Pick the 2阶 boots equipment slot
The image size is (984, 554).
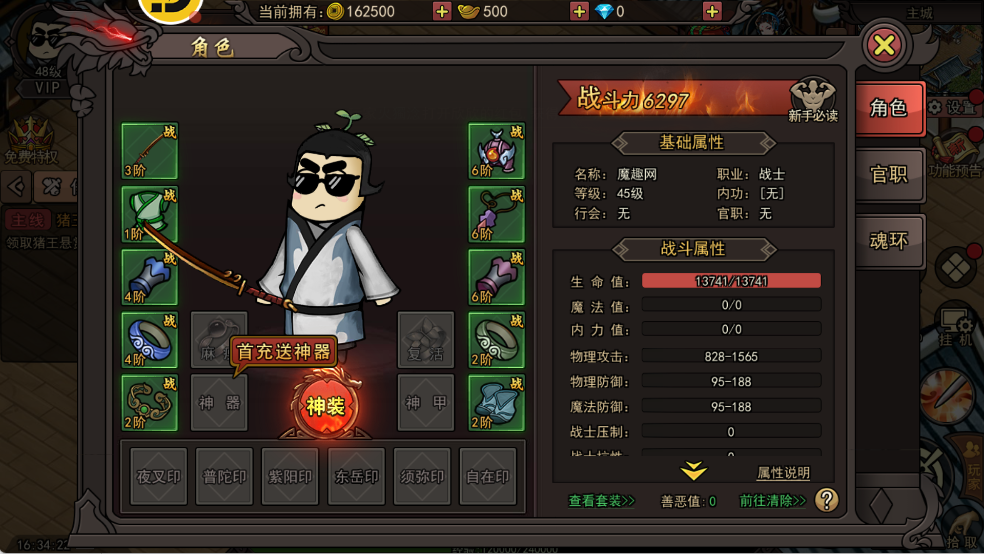pyautogui.click(x=497, y=402)
